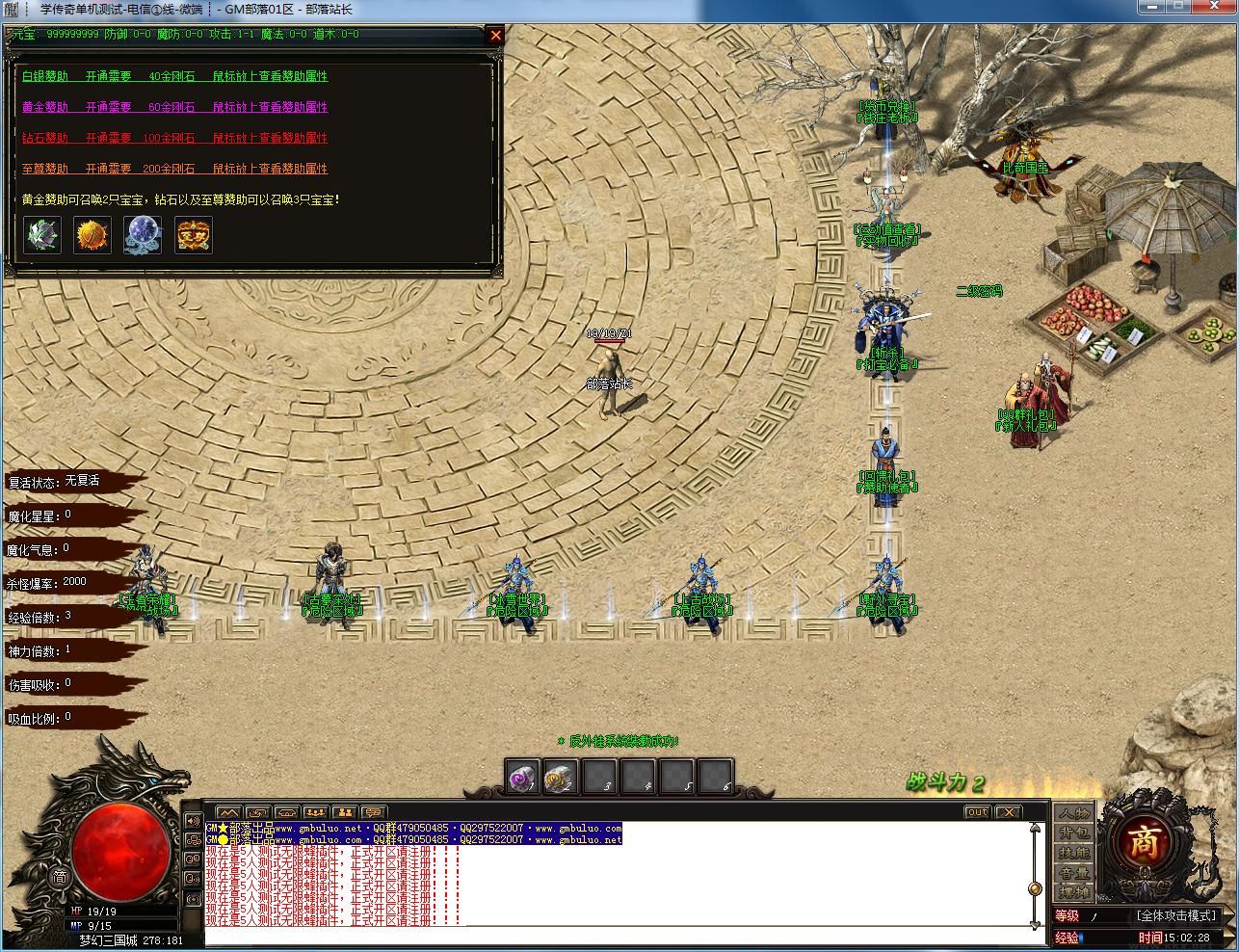
Task: Close the sponsorship panel with the red X
Action: coord(495,36)
